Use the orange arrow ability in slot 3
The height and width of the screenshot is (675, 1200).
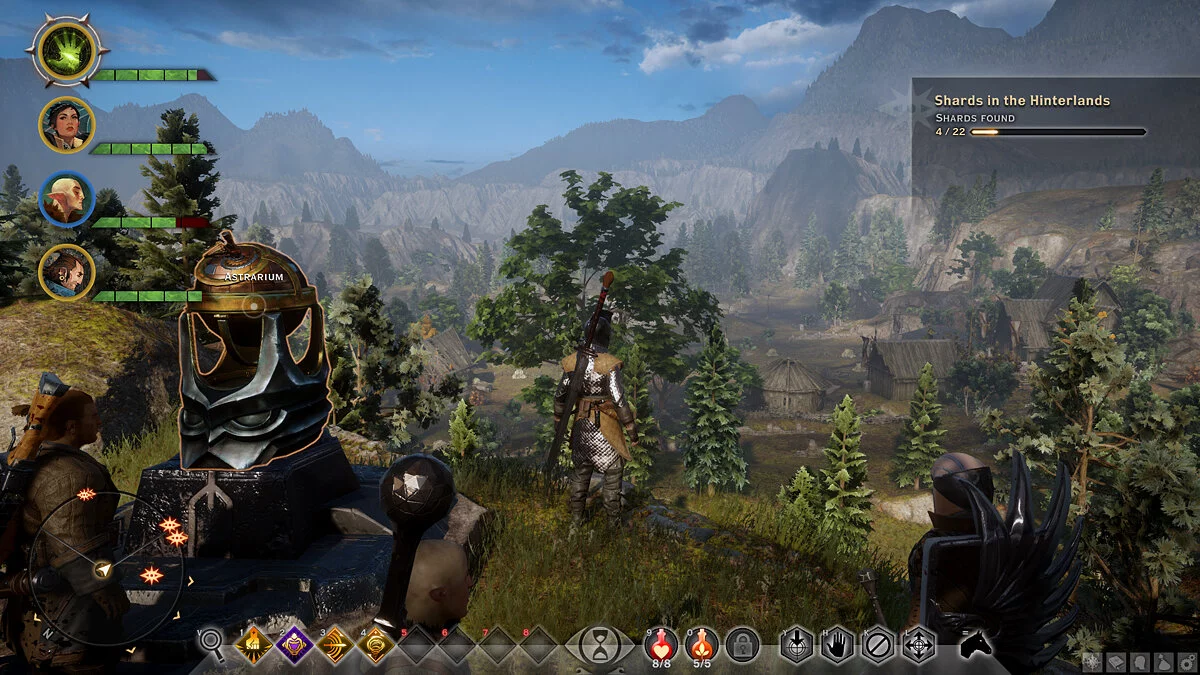(335, 645)
